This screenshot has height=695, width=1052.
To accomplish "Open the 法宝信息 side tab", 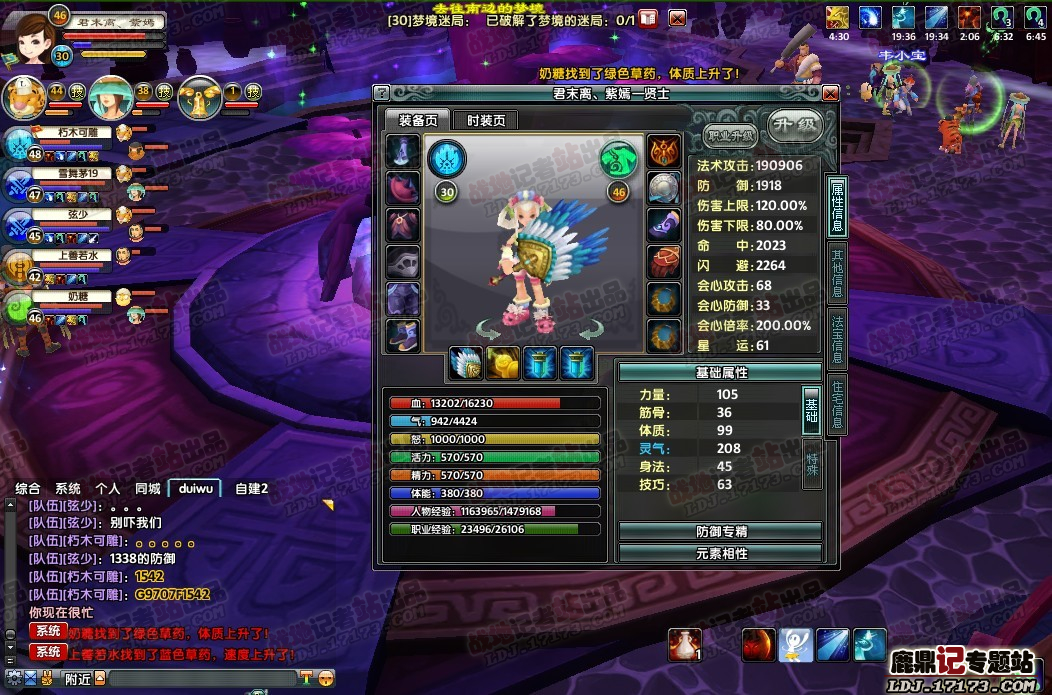I will click(838, 337).
